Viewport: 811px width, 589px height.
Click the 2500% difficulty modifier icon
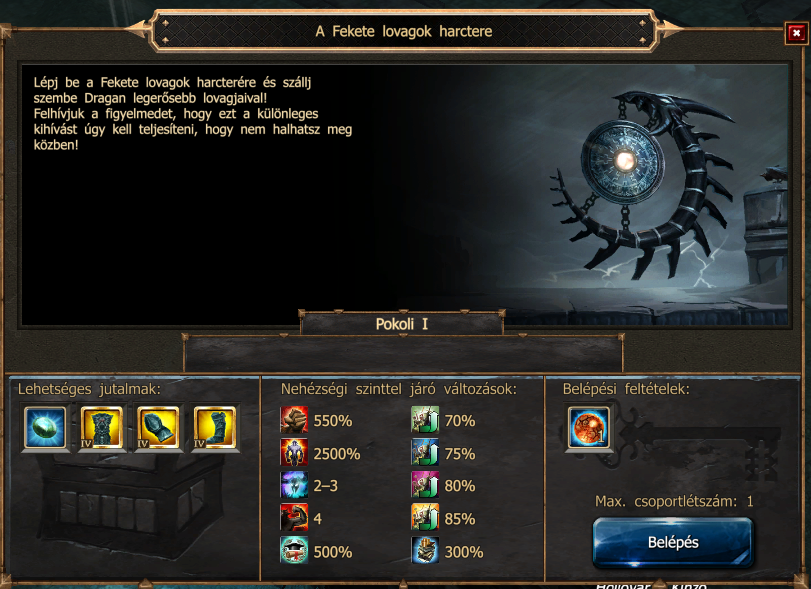coord(294,453)
